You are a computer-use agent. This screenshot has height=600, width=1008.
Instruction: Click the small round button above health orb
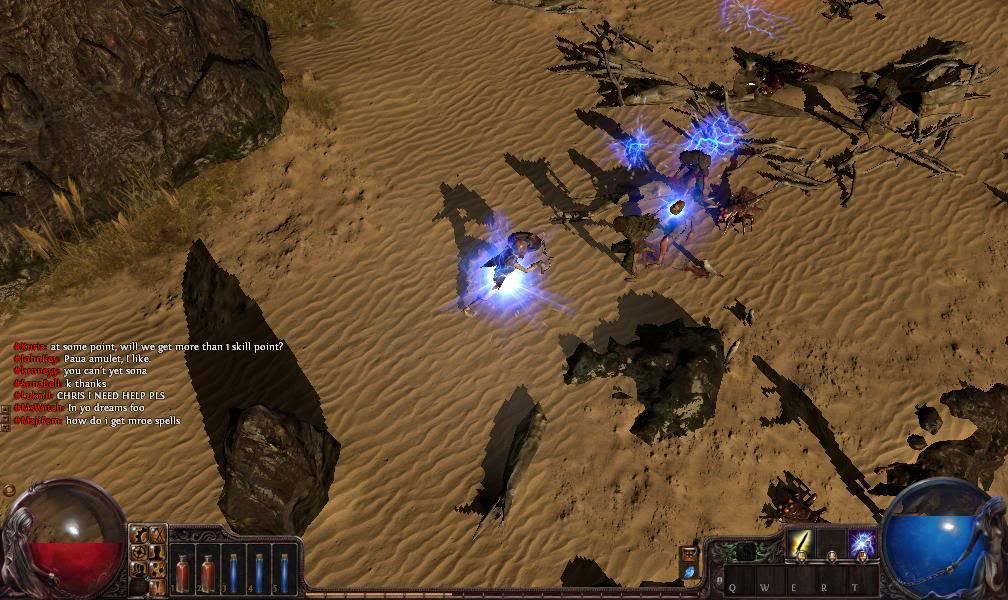9,490
